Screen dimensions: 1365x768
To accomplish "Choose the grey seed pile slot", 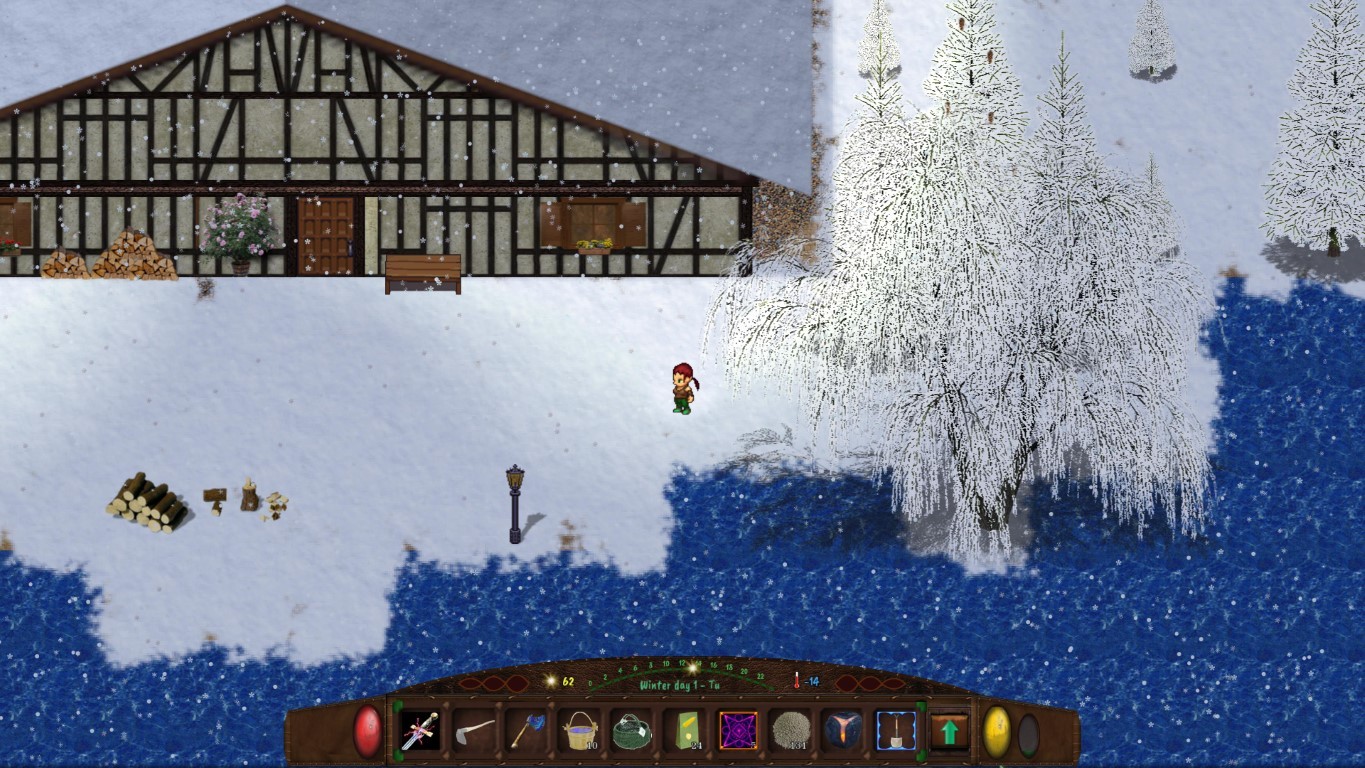I will (791, 731).
